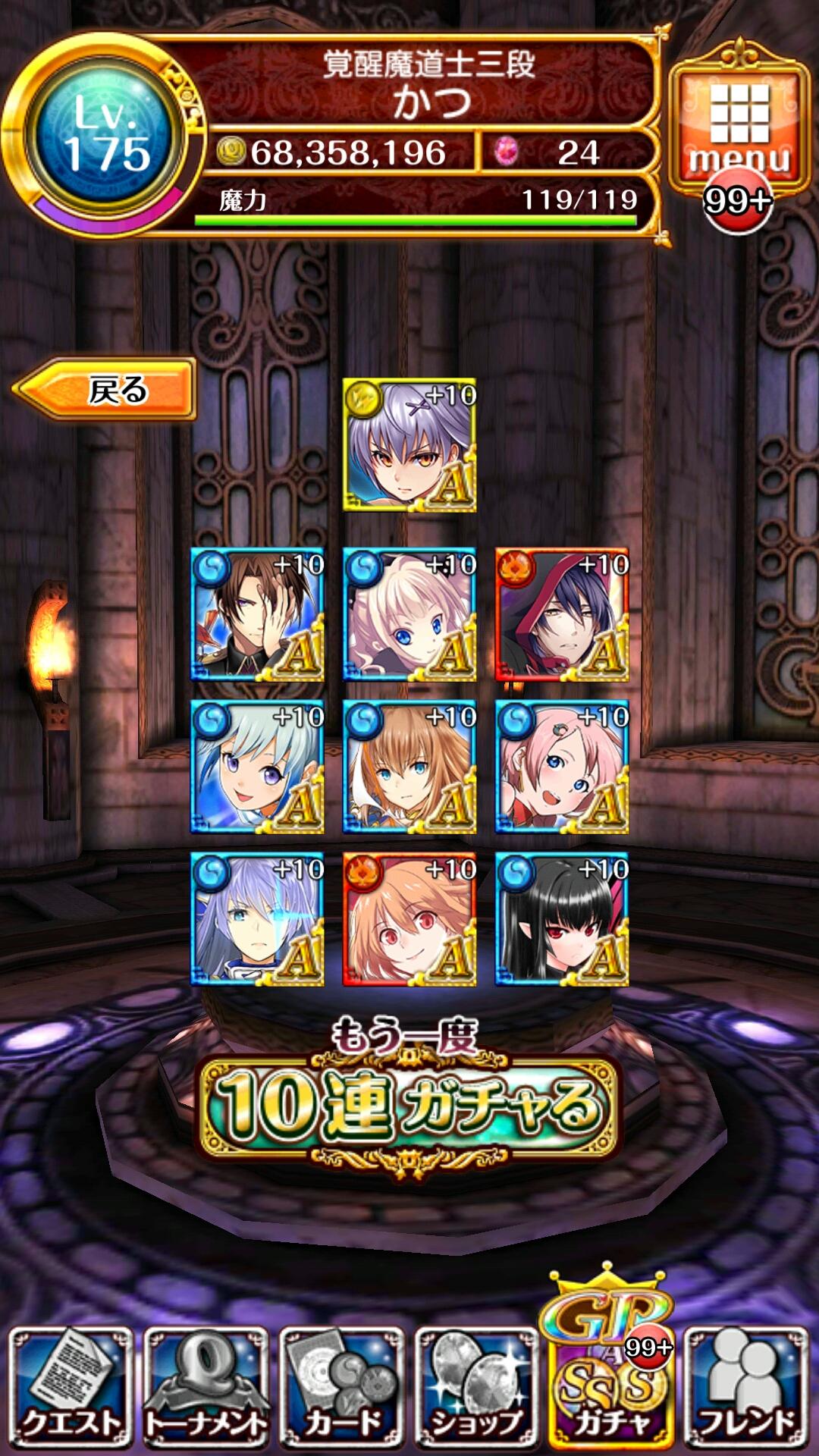The height and width of the screenshot is (1456, 819).
Task: Tap the Lv. 175 player level orb
Action: coord(106,136)
